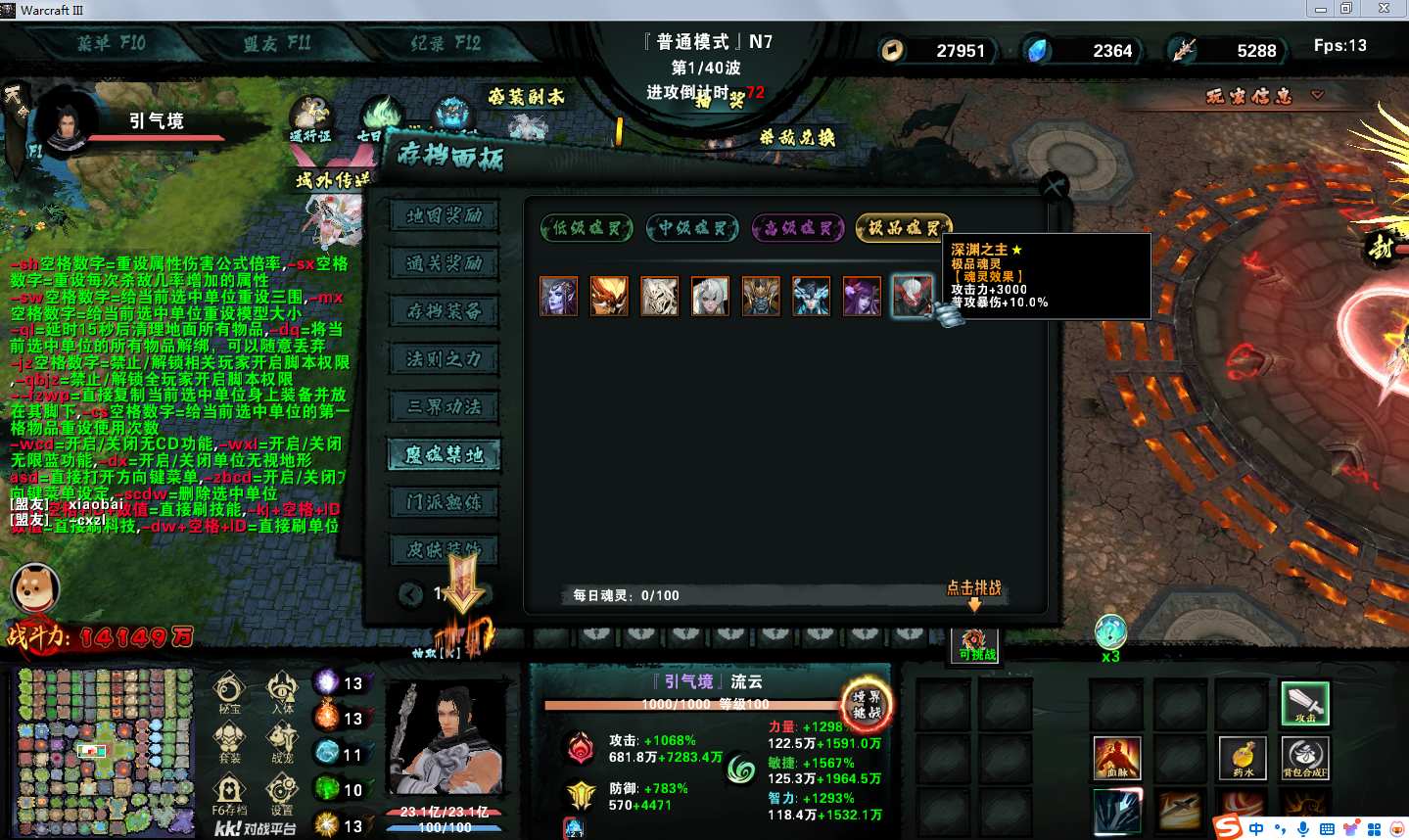1409x840 pixels.
Task: Open the 法则之力 section
Action: [445, 359]
